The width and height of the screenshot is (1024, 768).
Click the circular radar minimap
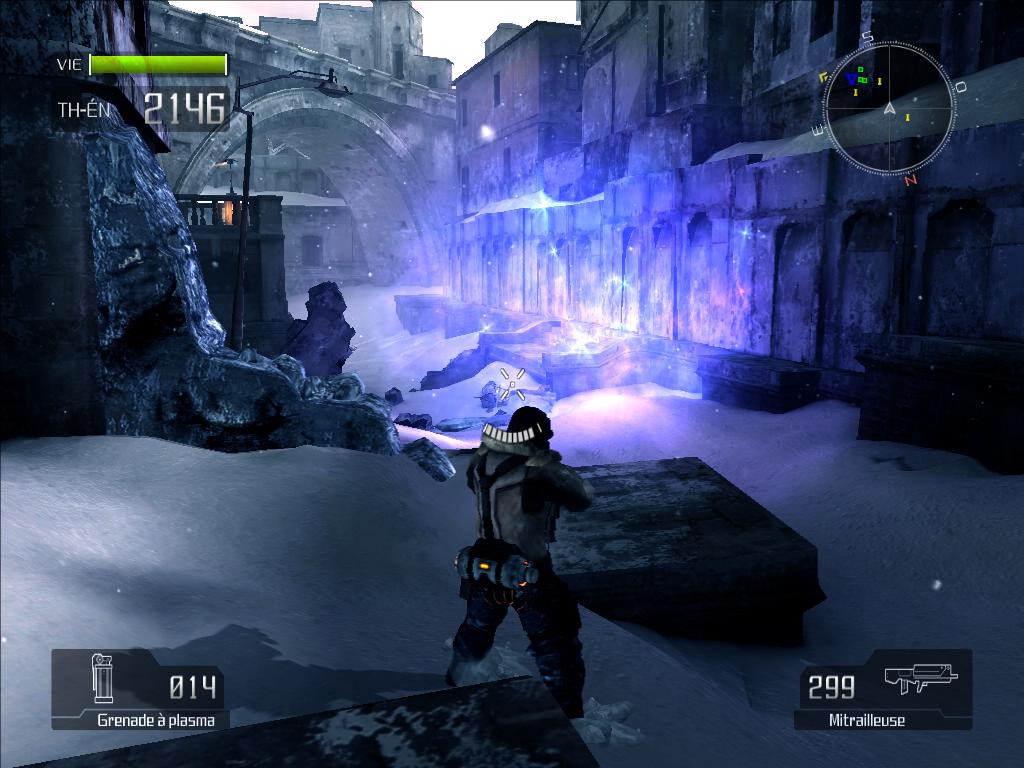click(886, 106)
